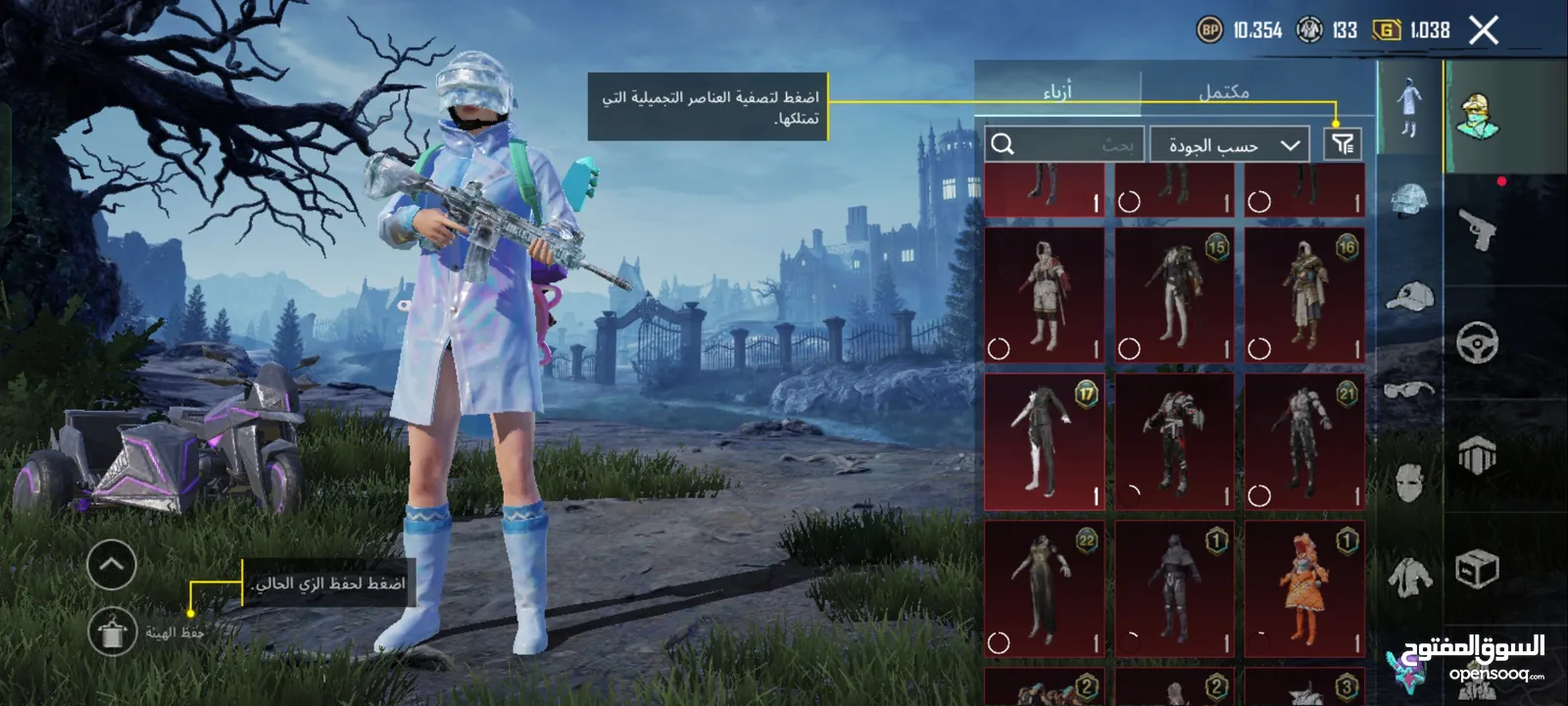
Task: Choose the orange dress outfit
Action: point(1304,589)
